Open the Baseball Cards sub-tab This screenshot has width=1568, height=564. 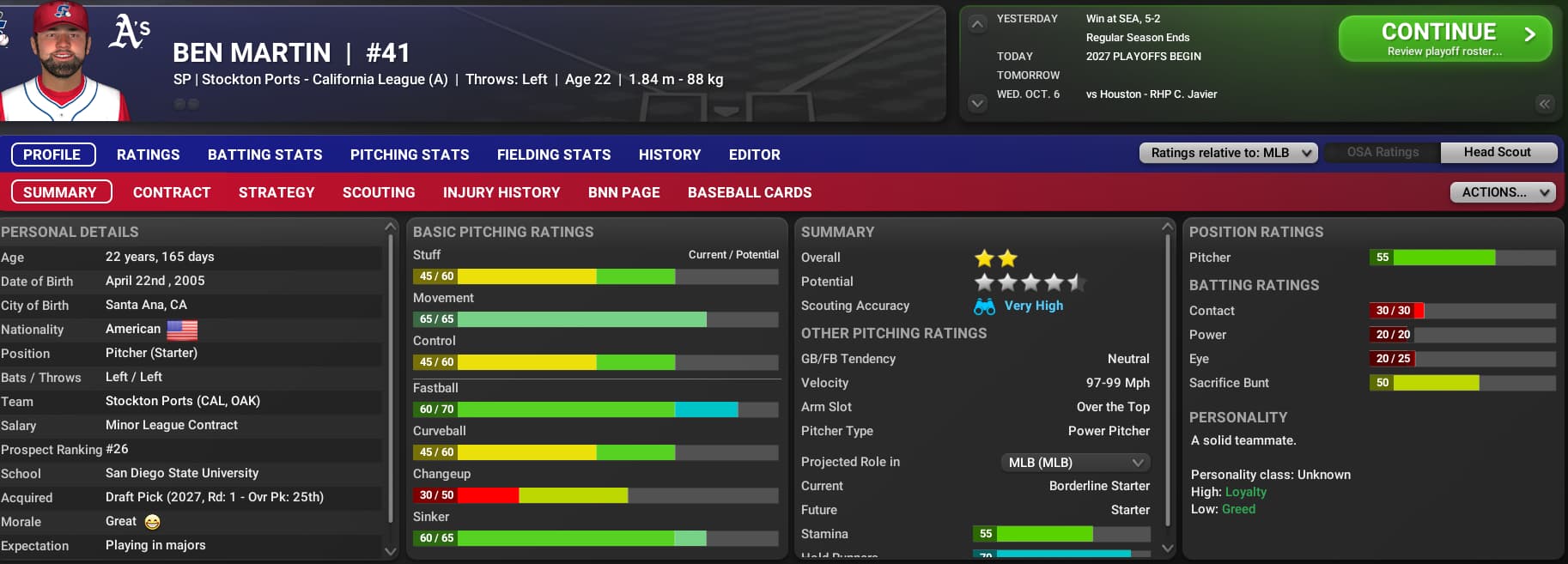coord(749,192)
